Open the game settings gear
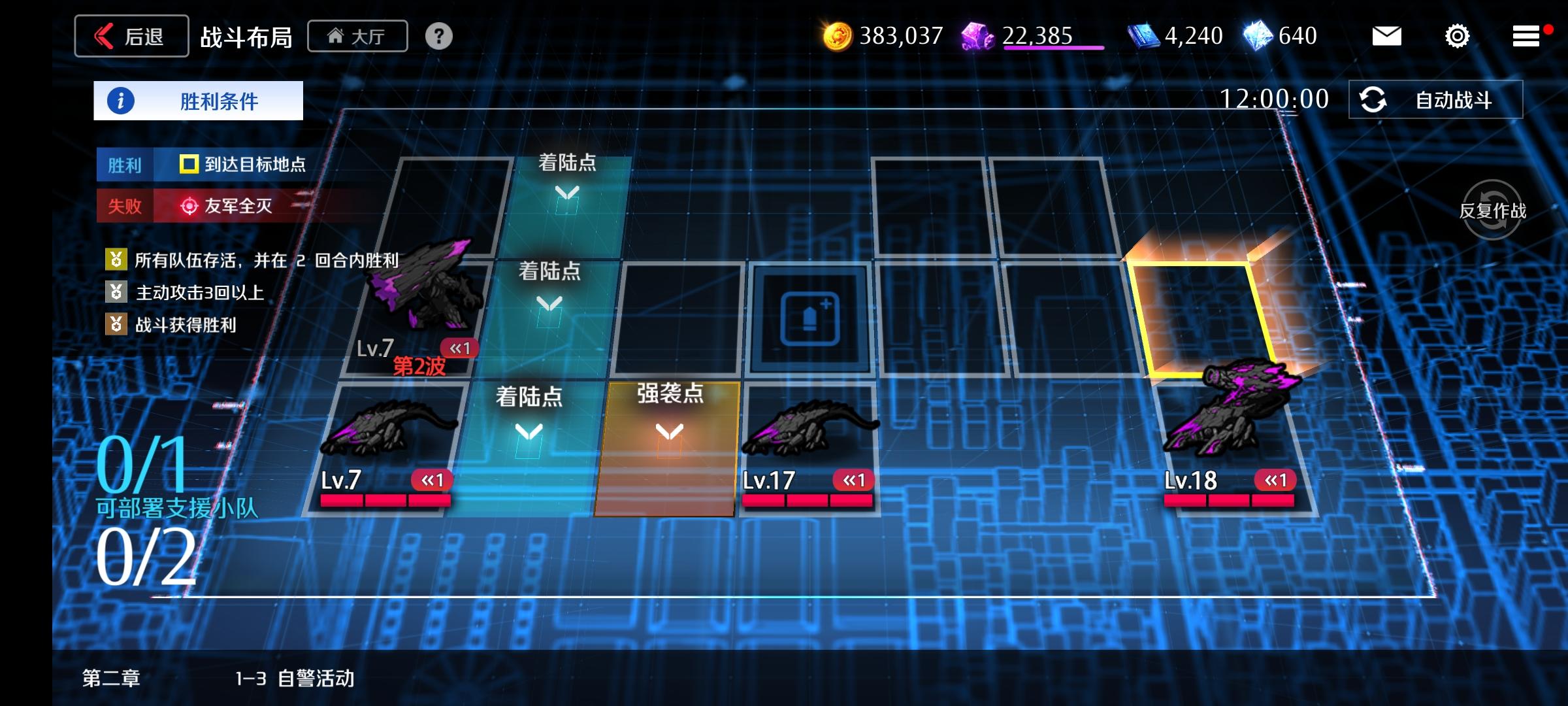Image resolution: width=1568 pixels, height=706 pixels. tap(1457, 37)
